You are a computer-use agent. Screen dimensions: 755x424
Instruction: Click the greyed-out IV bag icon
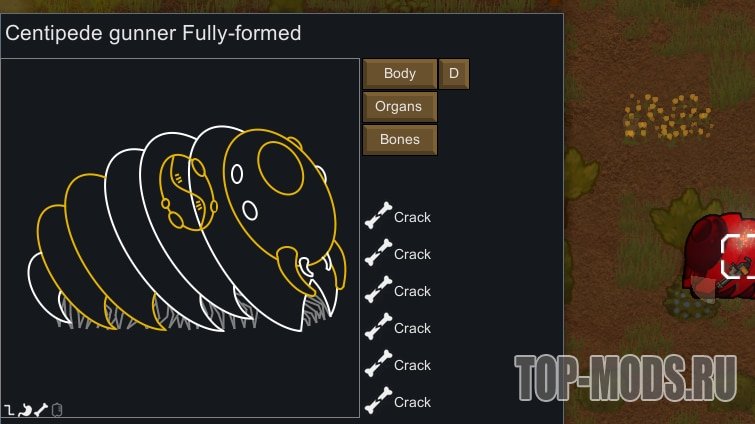tap(57, 410)
